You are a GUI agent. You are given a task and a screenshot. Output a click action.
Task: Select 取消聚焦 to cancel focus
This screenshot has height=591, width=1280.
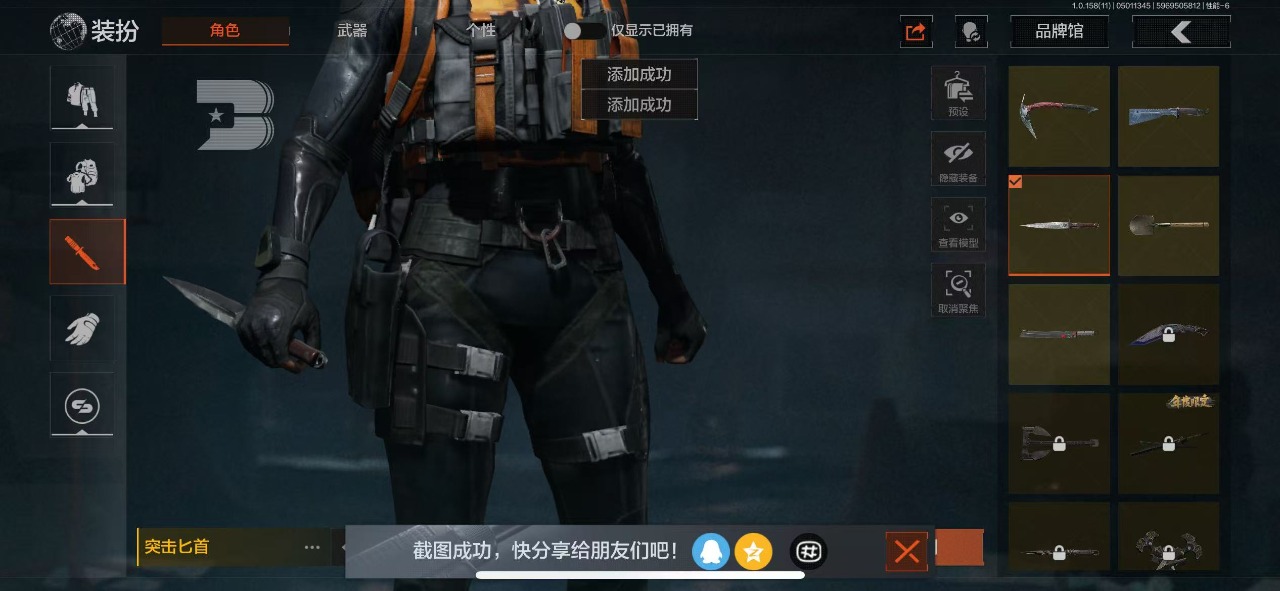click(958, 291)
